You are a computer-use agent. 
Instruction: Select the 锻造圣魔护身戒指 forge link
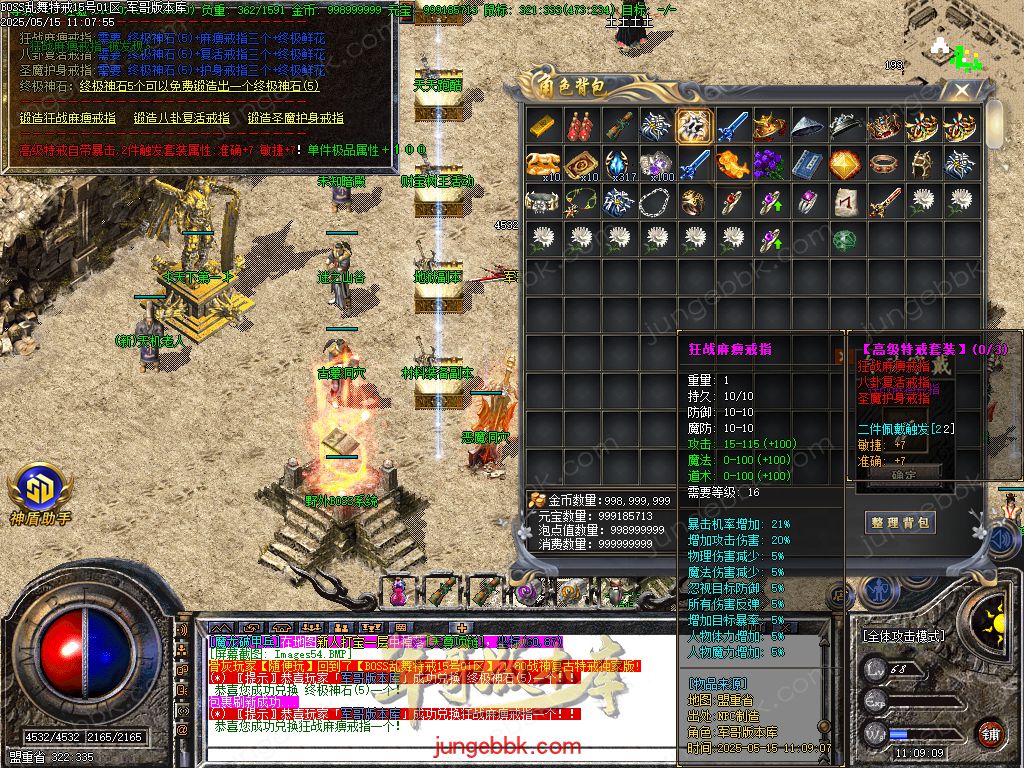[295, 118]
